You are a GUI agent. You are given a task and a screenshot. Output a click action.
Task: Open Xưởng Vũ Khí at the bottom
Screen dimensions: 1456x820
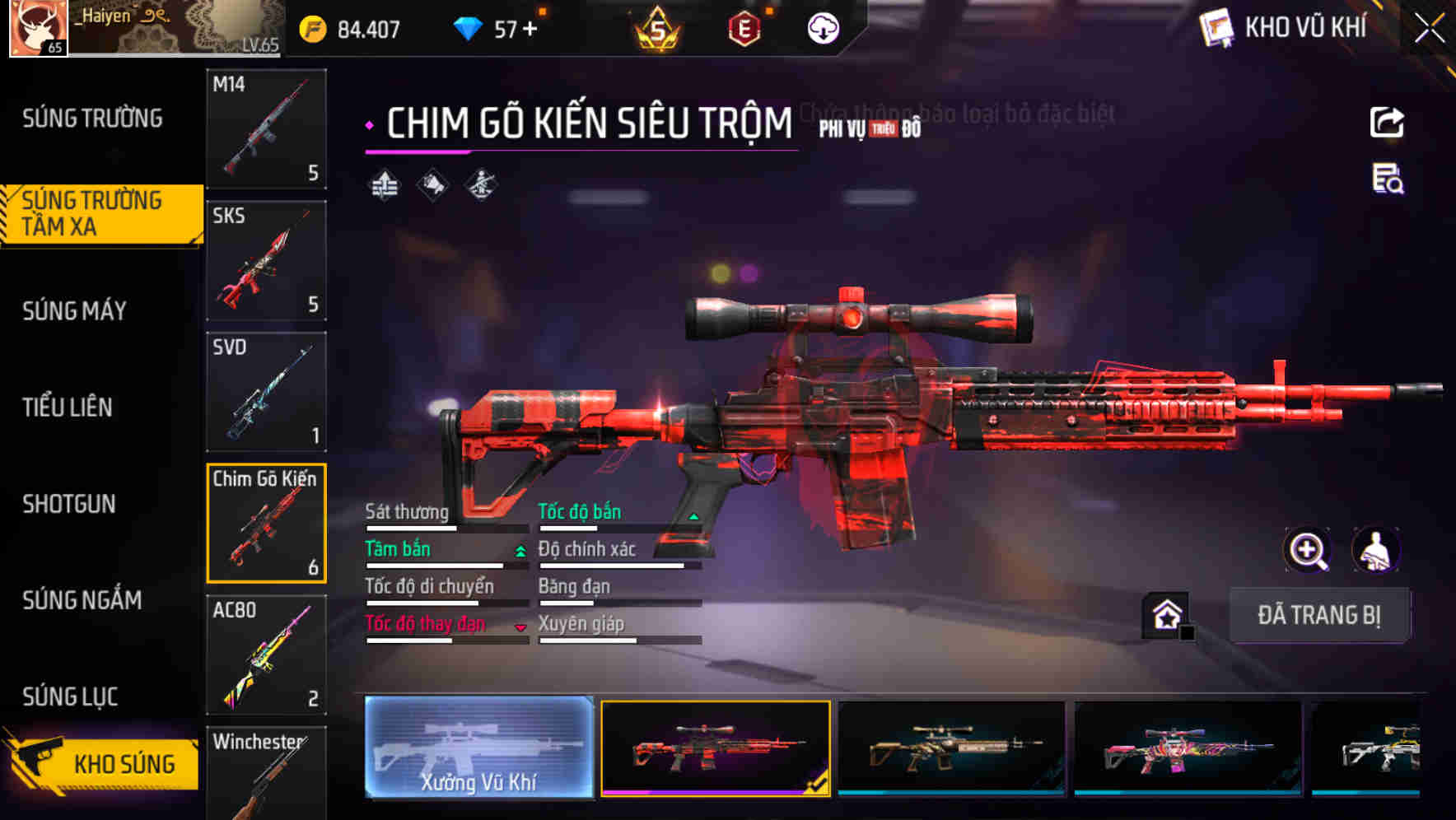(478, 749)
